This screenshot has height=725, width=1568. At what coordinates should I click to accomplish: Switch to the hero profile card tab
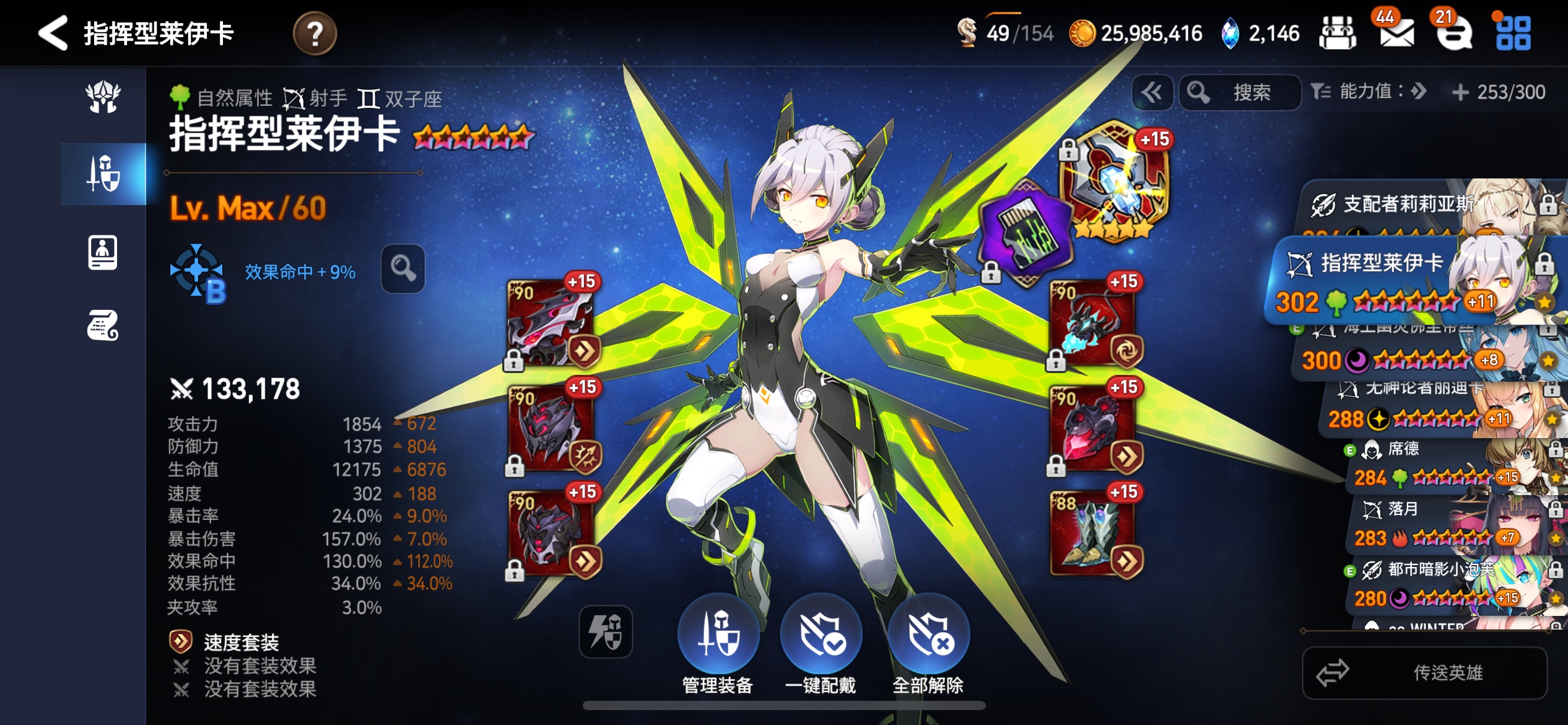(x=103, y=253)
